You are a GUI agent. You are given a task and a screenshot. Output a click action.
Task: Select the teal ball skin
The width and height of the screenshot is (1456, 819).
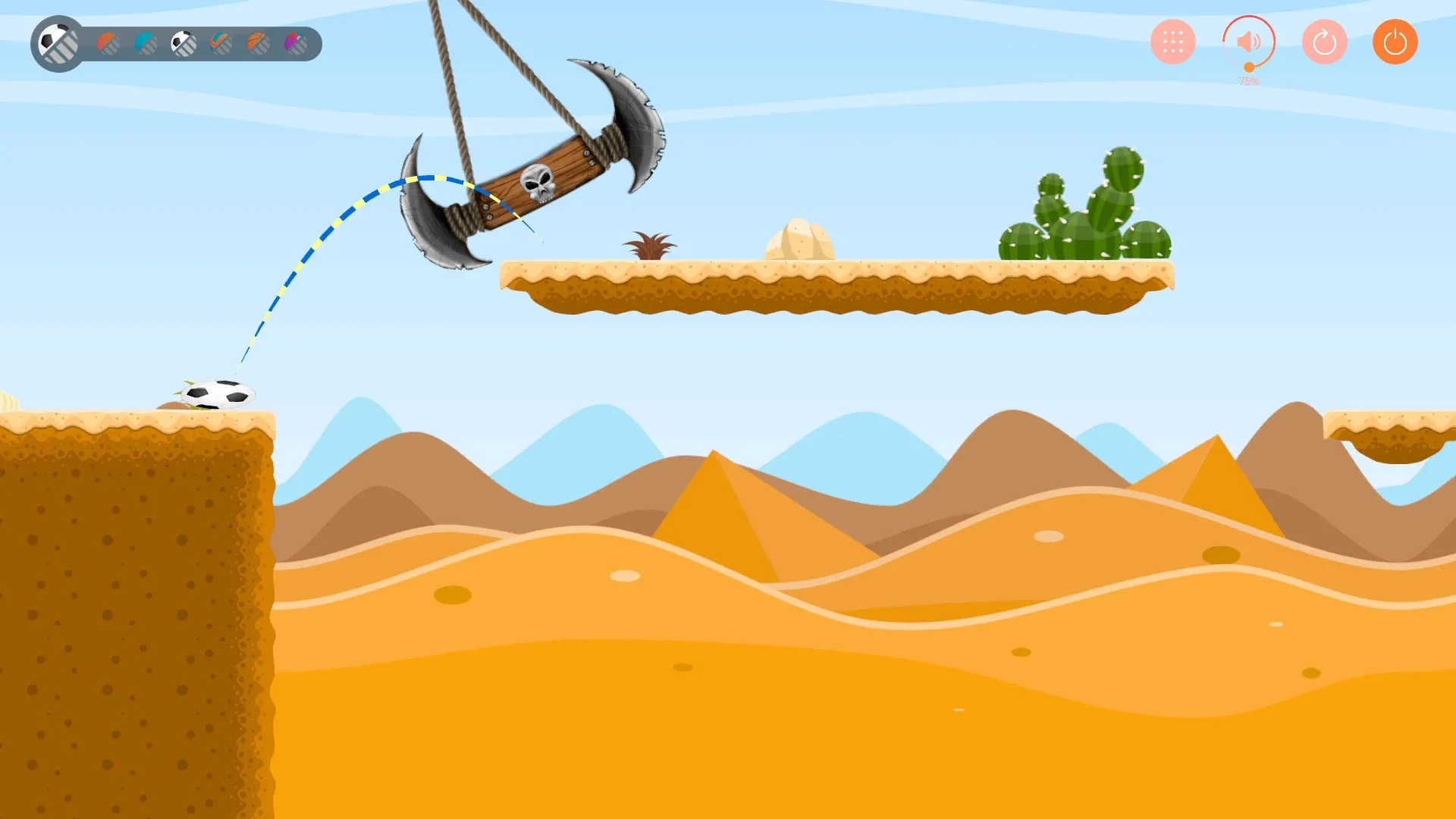tap(145, 43)
